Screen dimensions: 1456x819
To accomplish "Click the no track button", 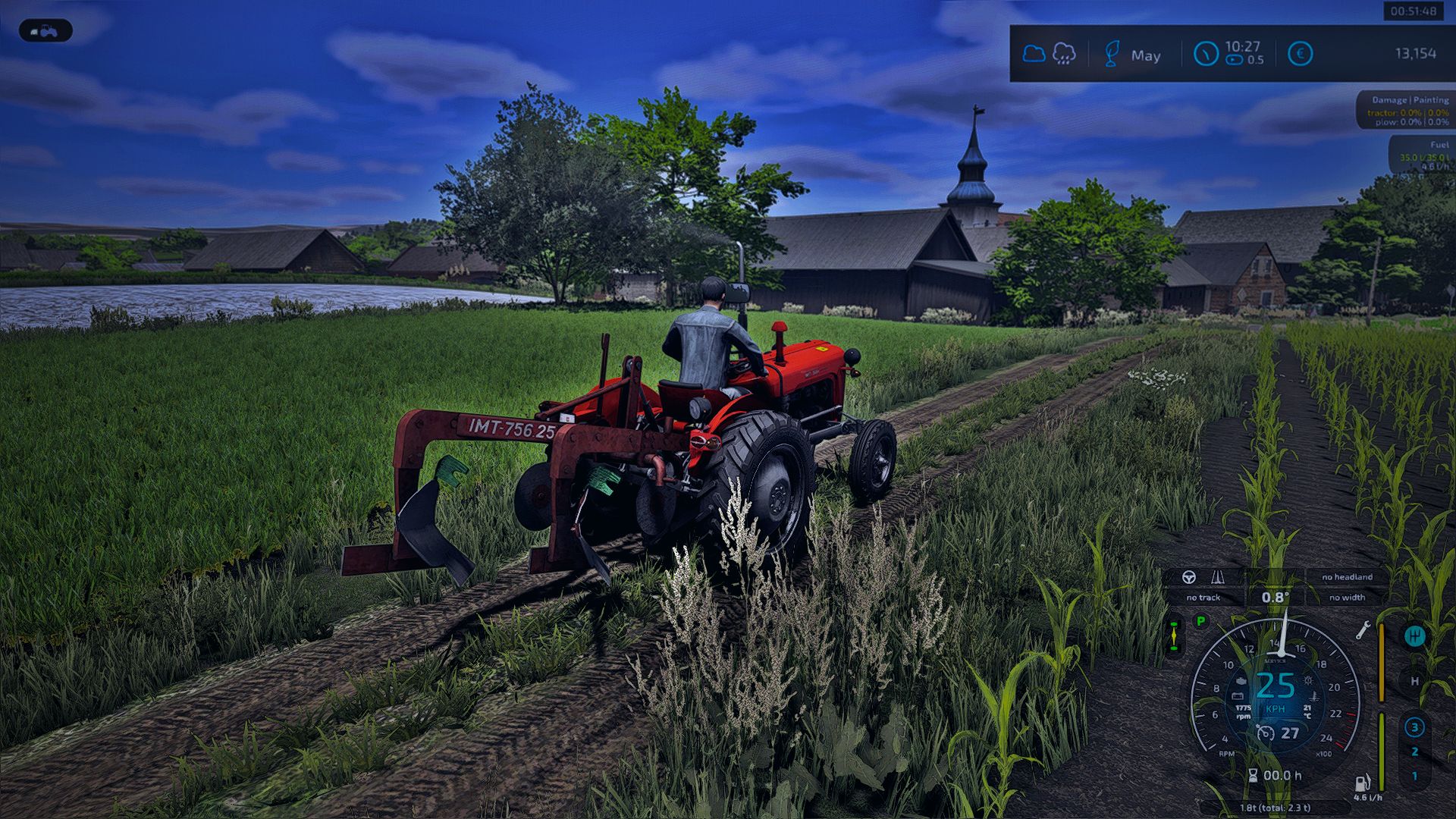I will [x=1204, y=598].
